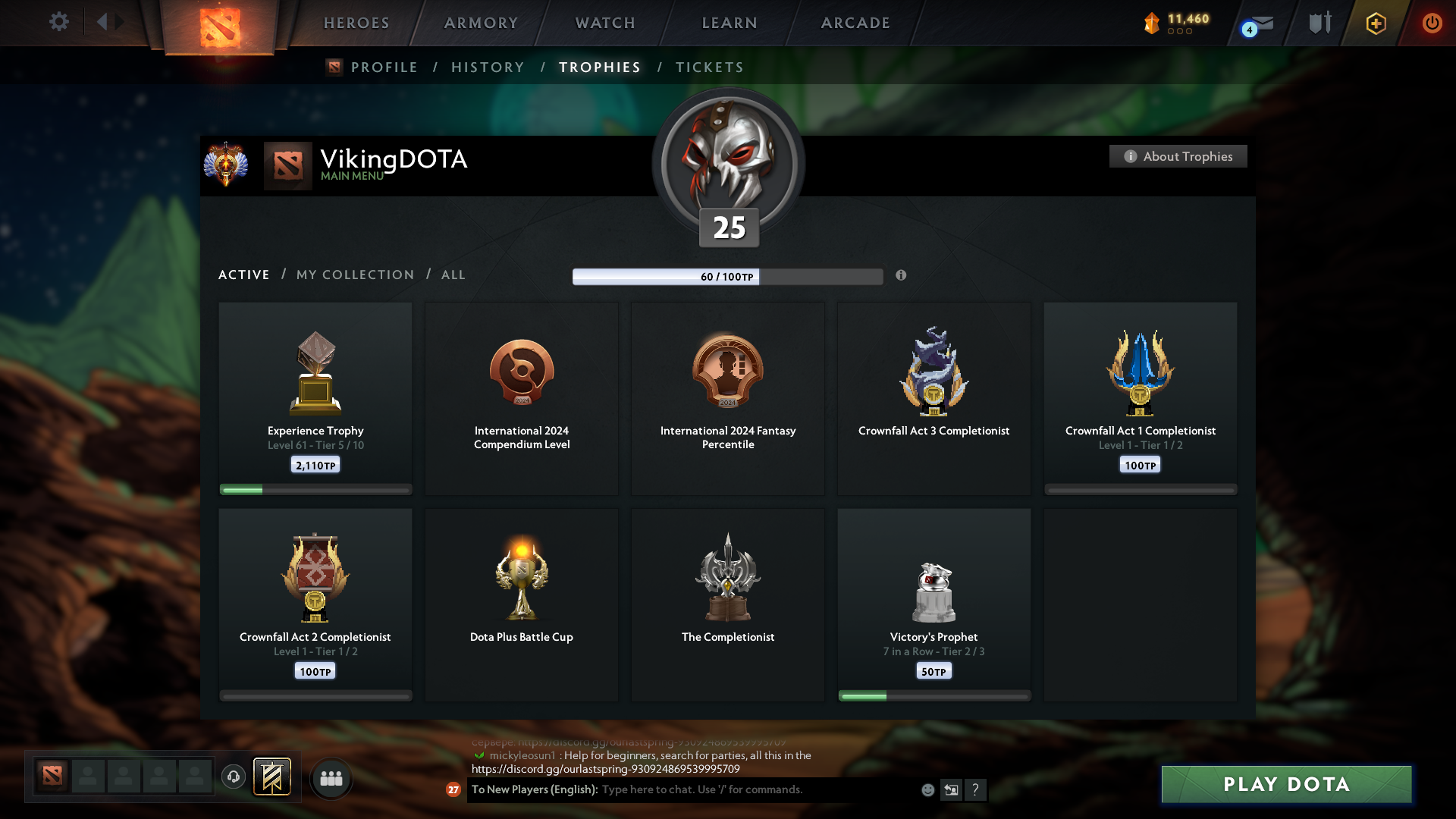Open the settings gear
This screenshot has width=1456, height=819.
point(58,22)
